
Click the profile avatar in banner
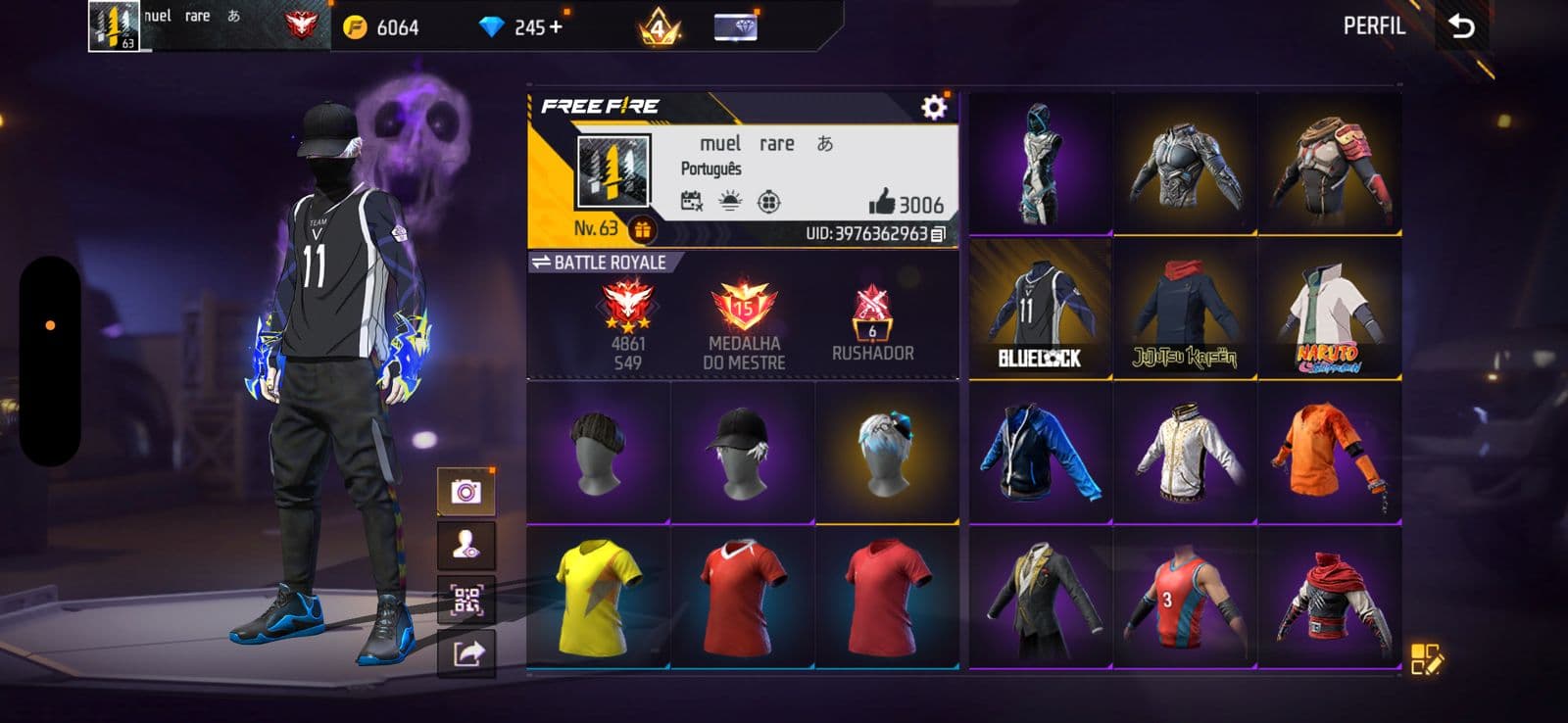coord(612,172)
